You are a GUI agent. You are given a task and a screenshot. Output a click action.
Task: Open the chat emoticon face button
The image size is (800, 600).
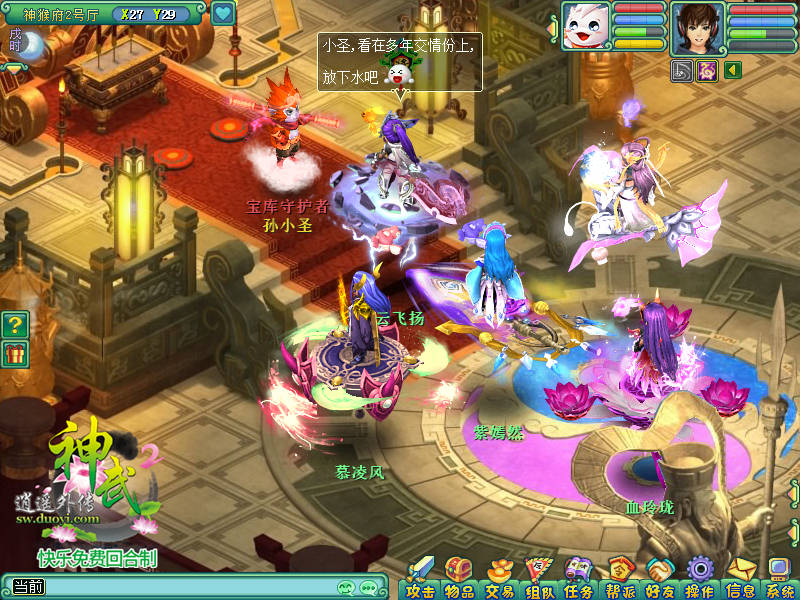pyautogui.click(x=346, y=587)
